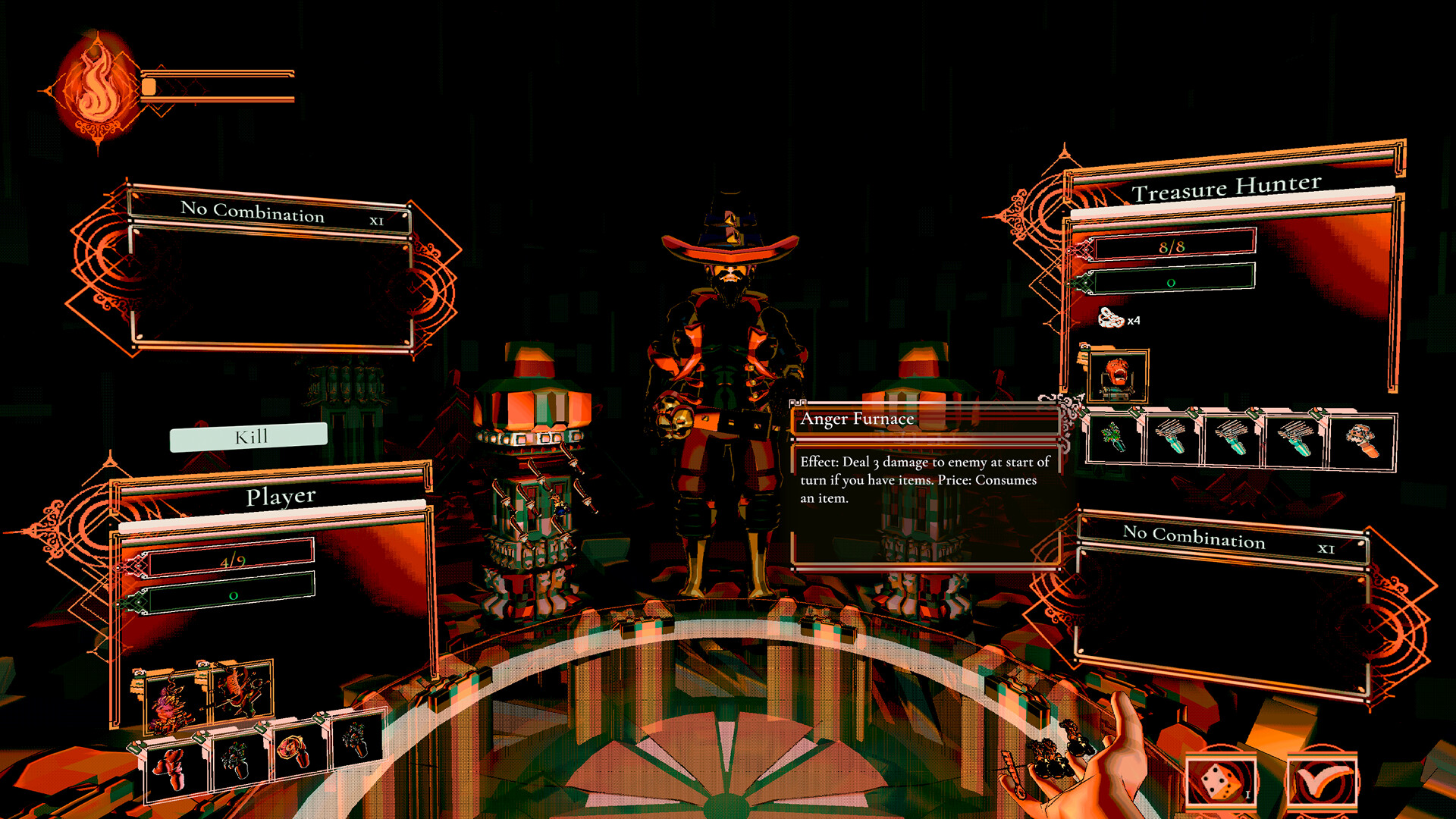Confirm your turn with the checkmark button
1456x819 pixels.
[1323, 780]
